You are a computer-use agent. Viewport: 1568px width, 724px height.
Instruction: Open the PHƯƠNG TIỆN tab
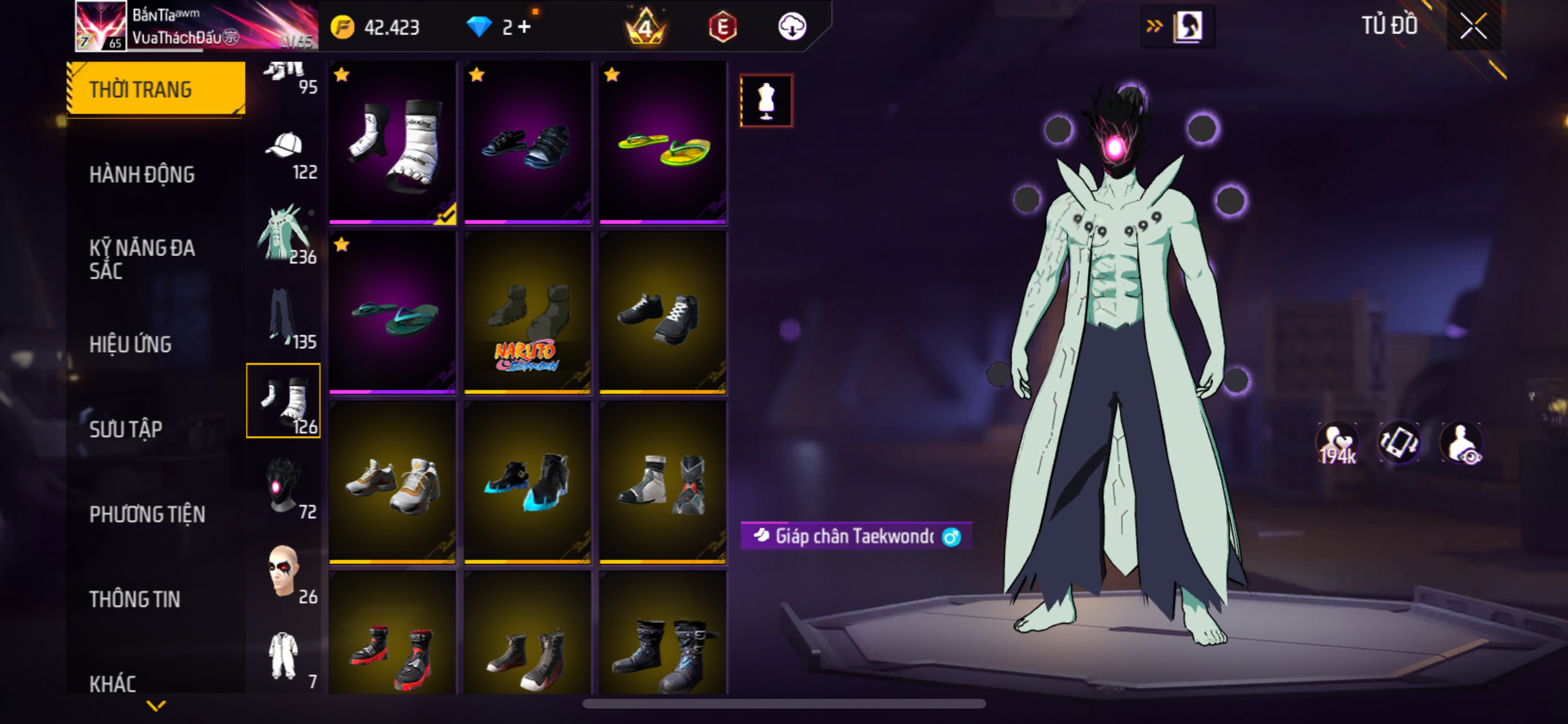click(147, 514)
